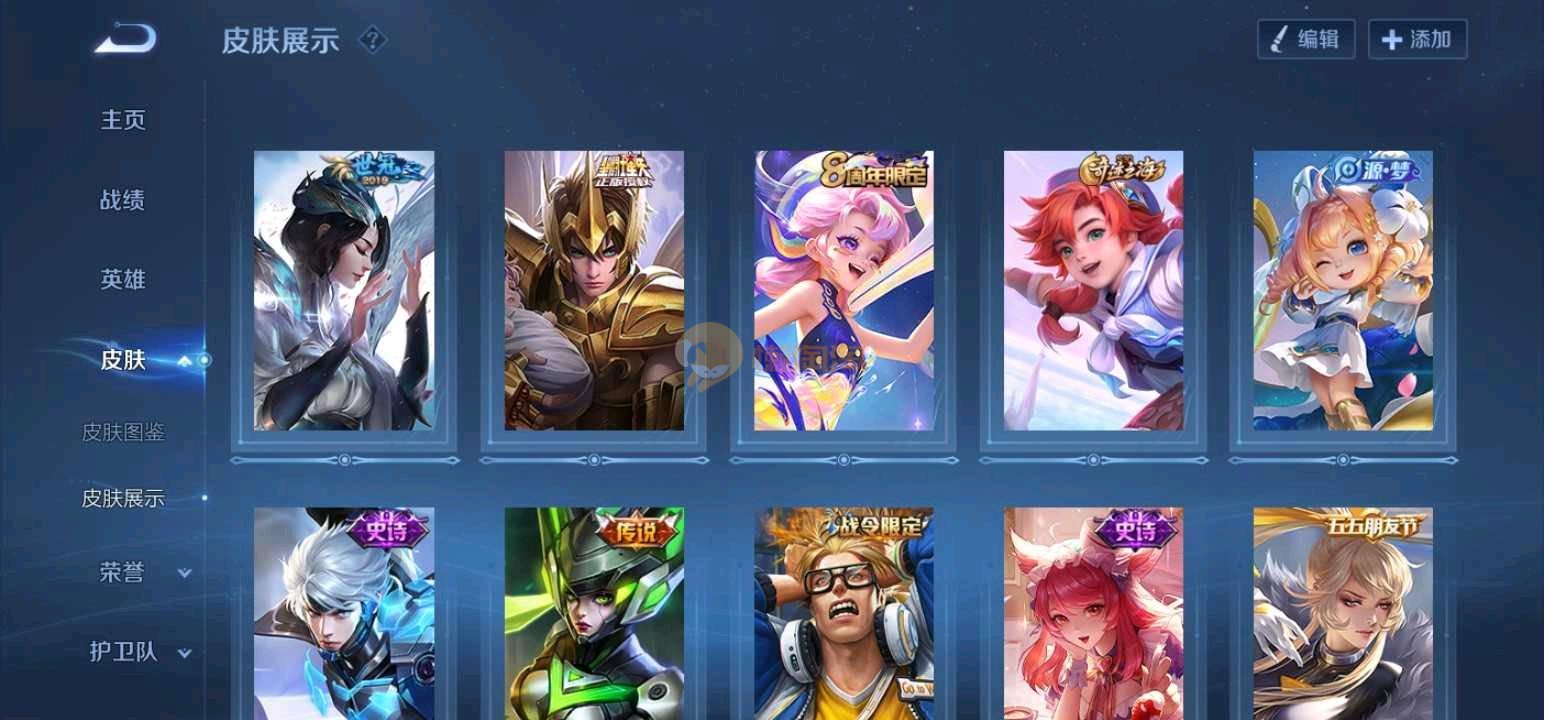Open the 8周年限定 pink-haired skin card
Screen dimensions: 1544x720
click(x=844, y=291)
